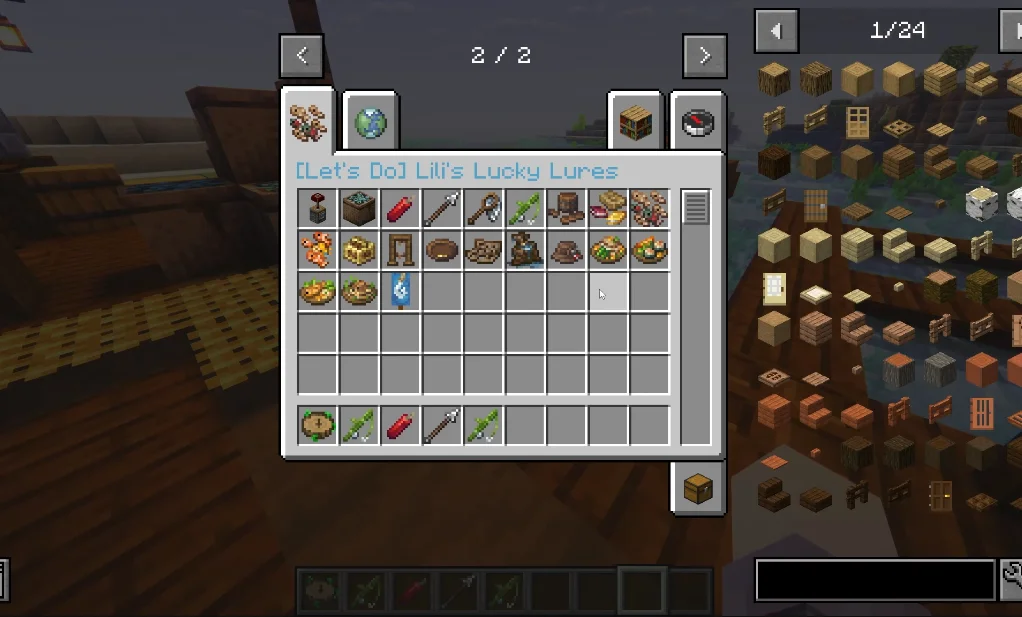
Task: Go to the previous creative tab page
Action: [x=302, y=56]
